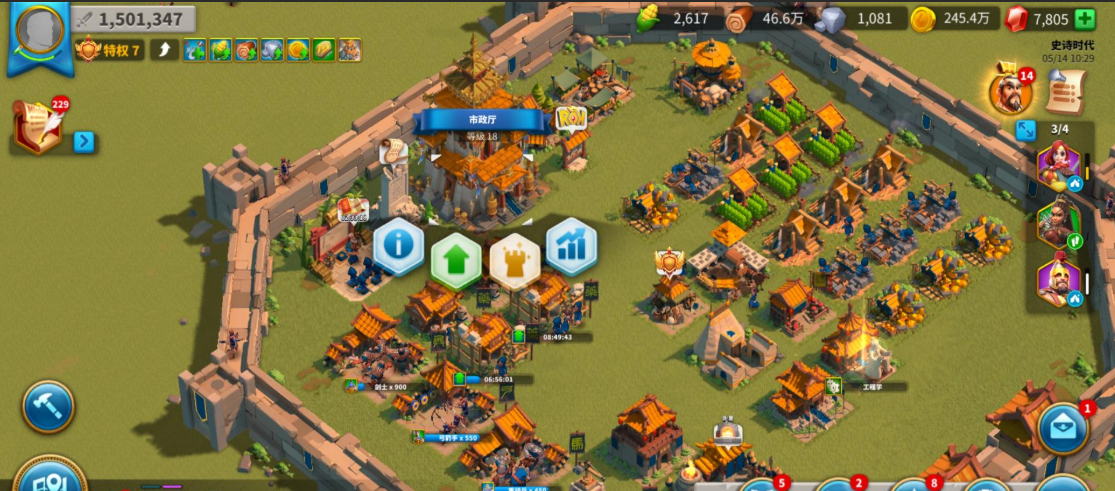Open the hammer build menu

point(48,406)
